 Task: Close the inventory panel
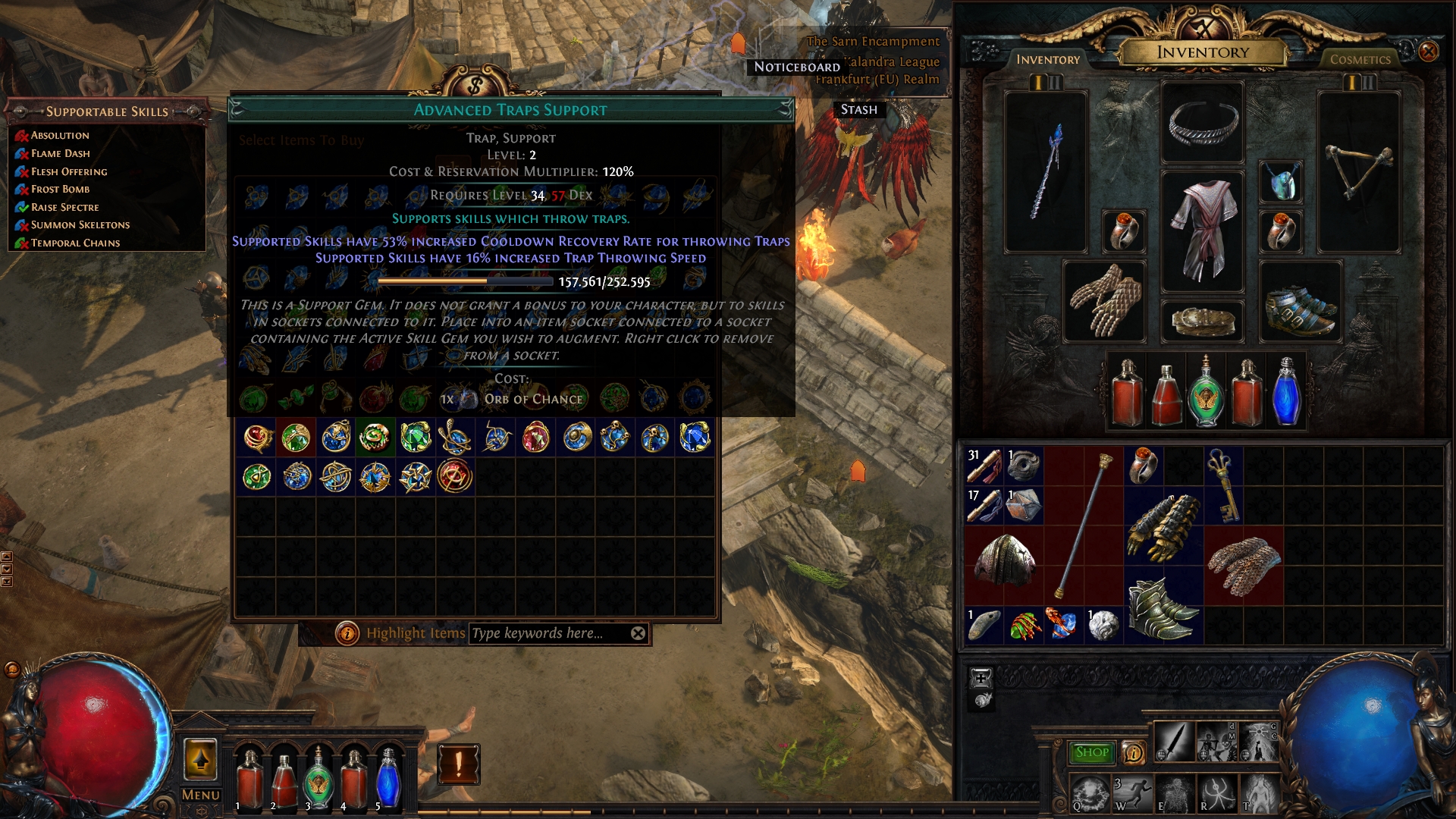point(1428,52)
